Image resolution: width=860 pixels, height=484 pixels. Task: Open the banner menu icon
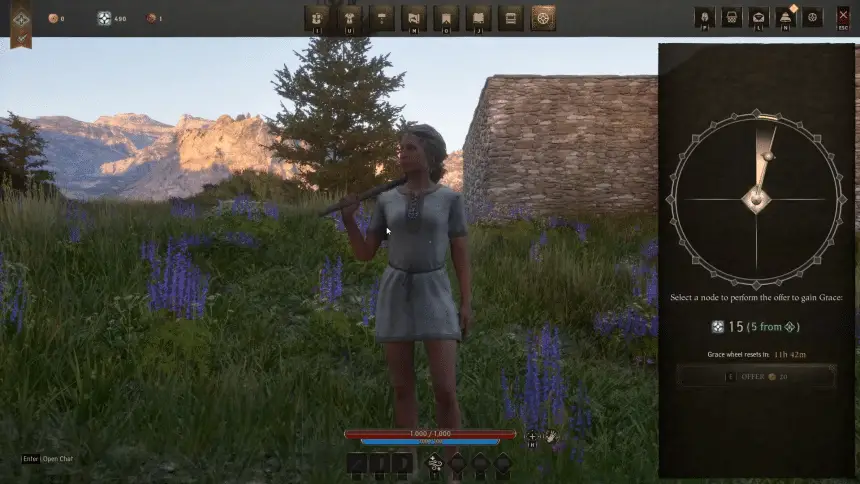tap(446, 18)
